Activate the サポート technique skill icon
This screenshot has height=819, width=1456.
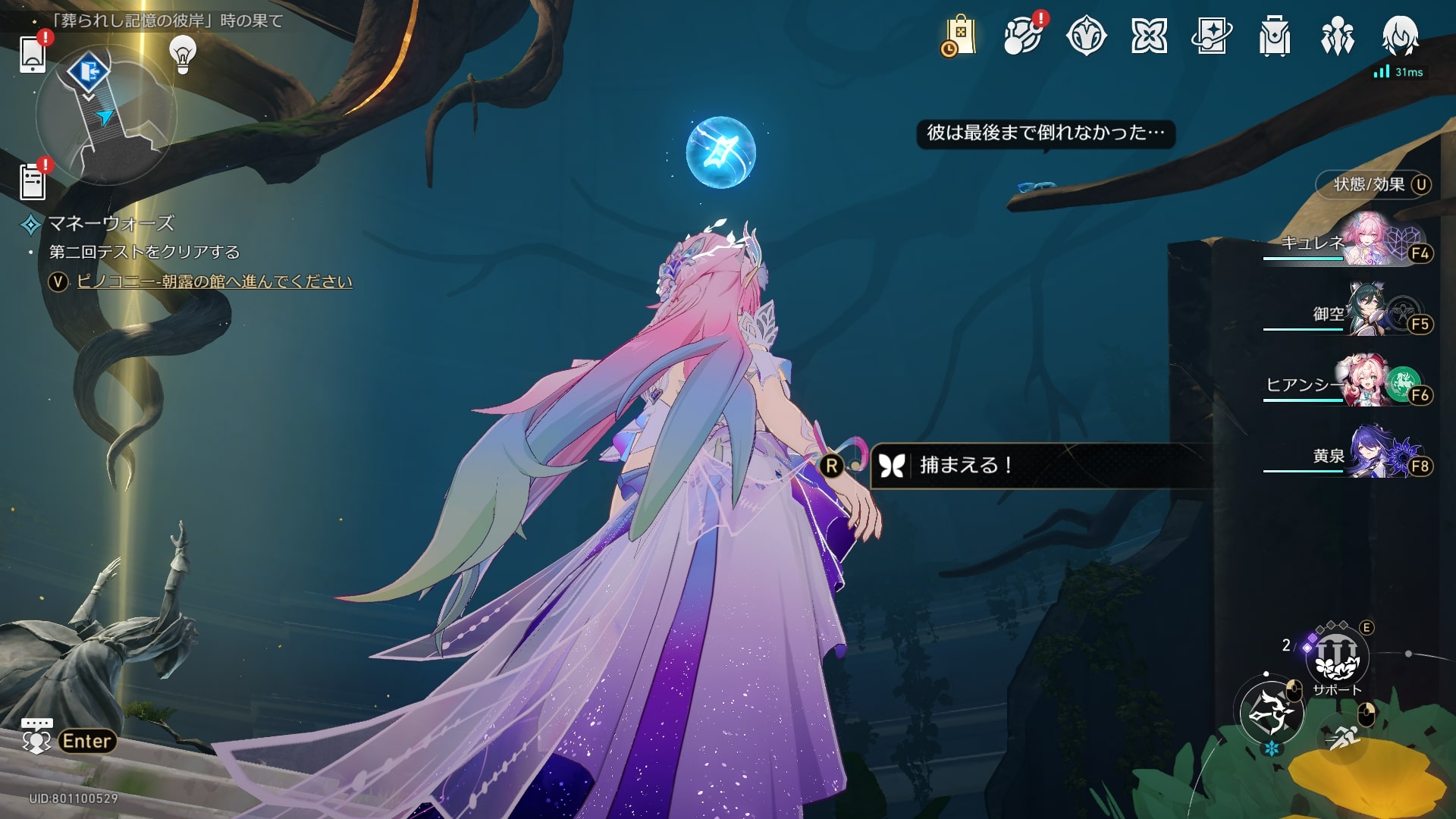click(1337, 658)
